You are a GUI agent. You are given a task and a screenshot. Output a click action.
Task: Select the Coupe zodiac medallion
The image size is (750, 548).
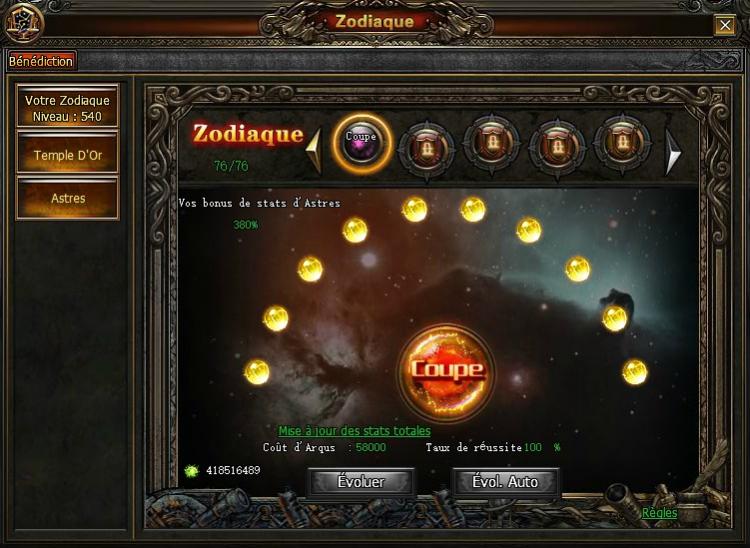(x=361, y=143)
